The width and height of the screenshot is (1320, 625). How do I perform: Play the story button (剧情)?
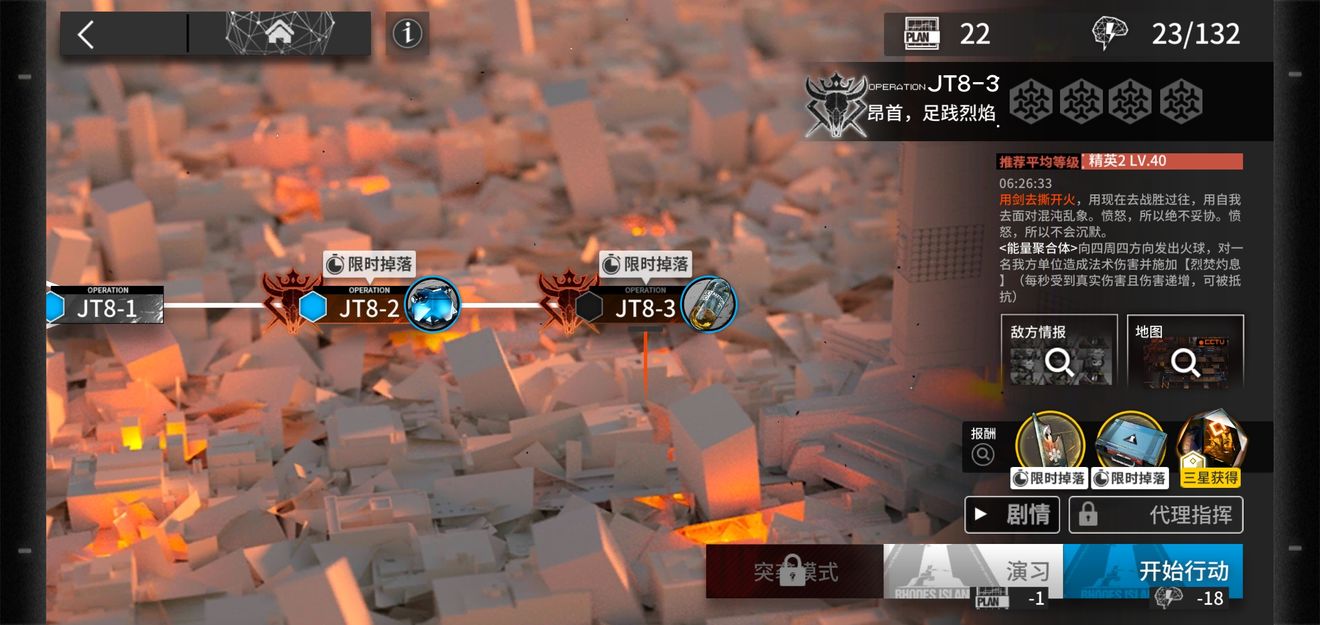pos(1011,515)
